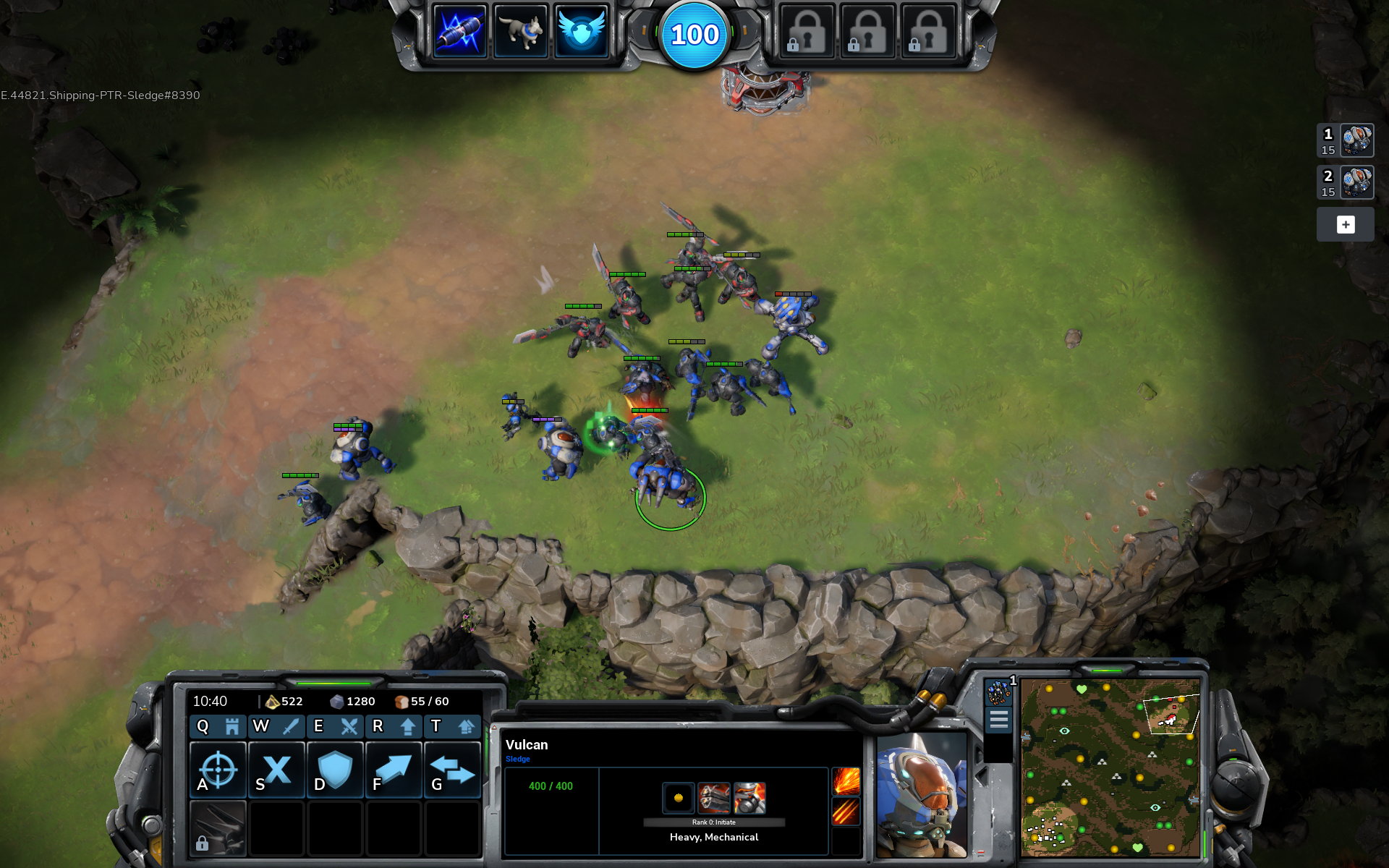The height and width of the screenshot is (868, 1389).
Task: Open the Q castle structures tab
Action: [x=218, y=726]
